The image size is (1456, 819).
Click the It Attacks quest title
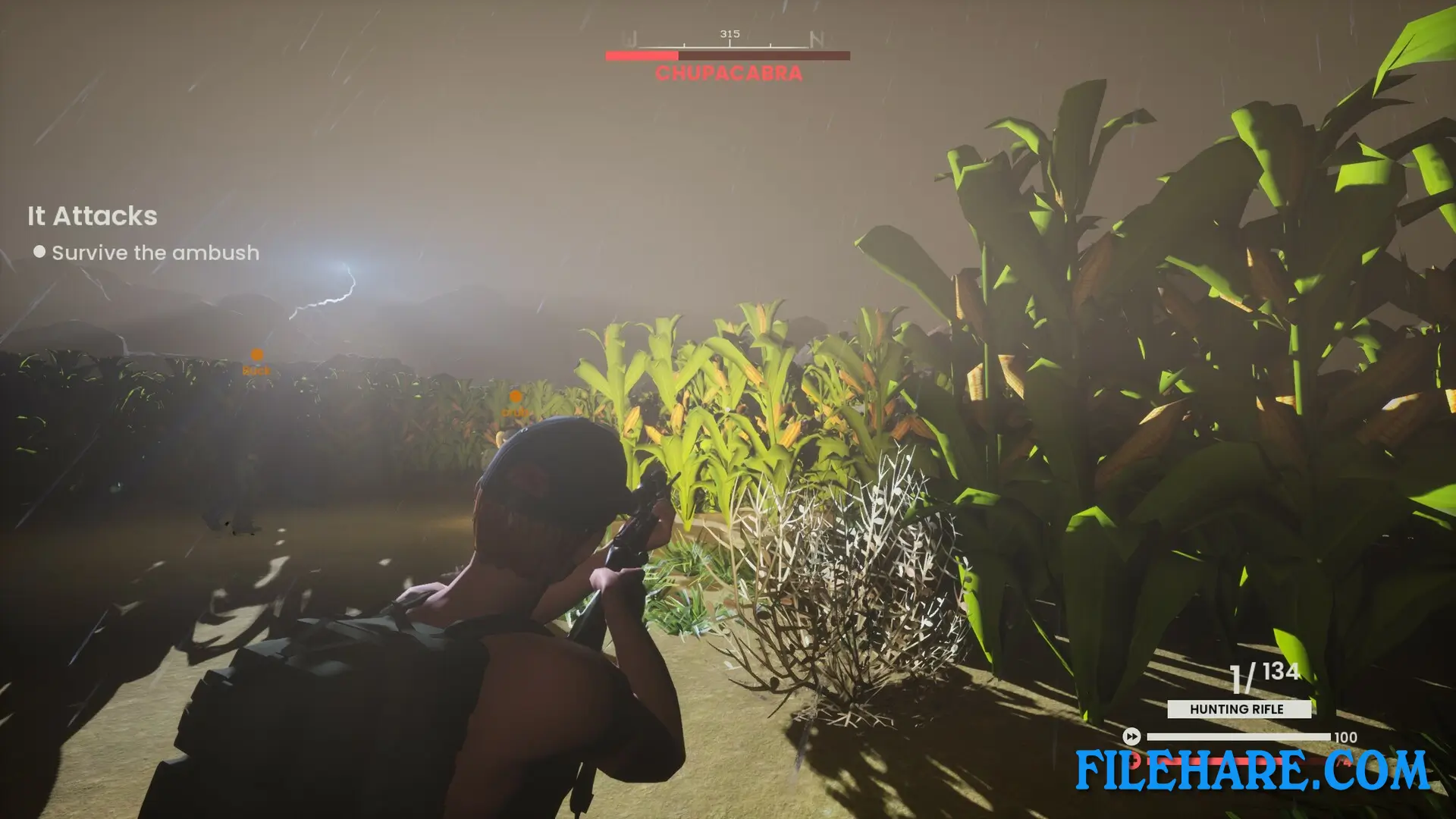[93, 216]
